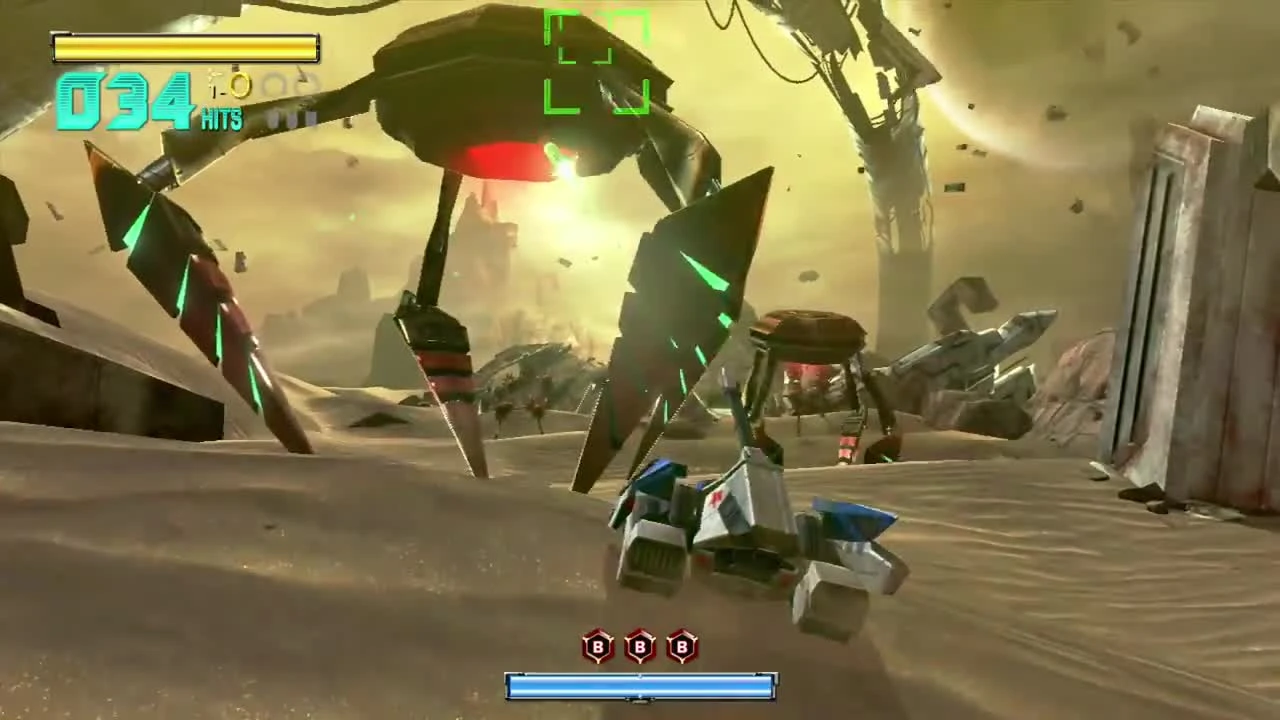This screenshot has width=1280, height=720.
Task: Click the yellow shield gauge bar
Action: [185, 47]
